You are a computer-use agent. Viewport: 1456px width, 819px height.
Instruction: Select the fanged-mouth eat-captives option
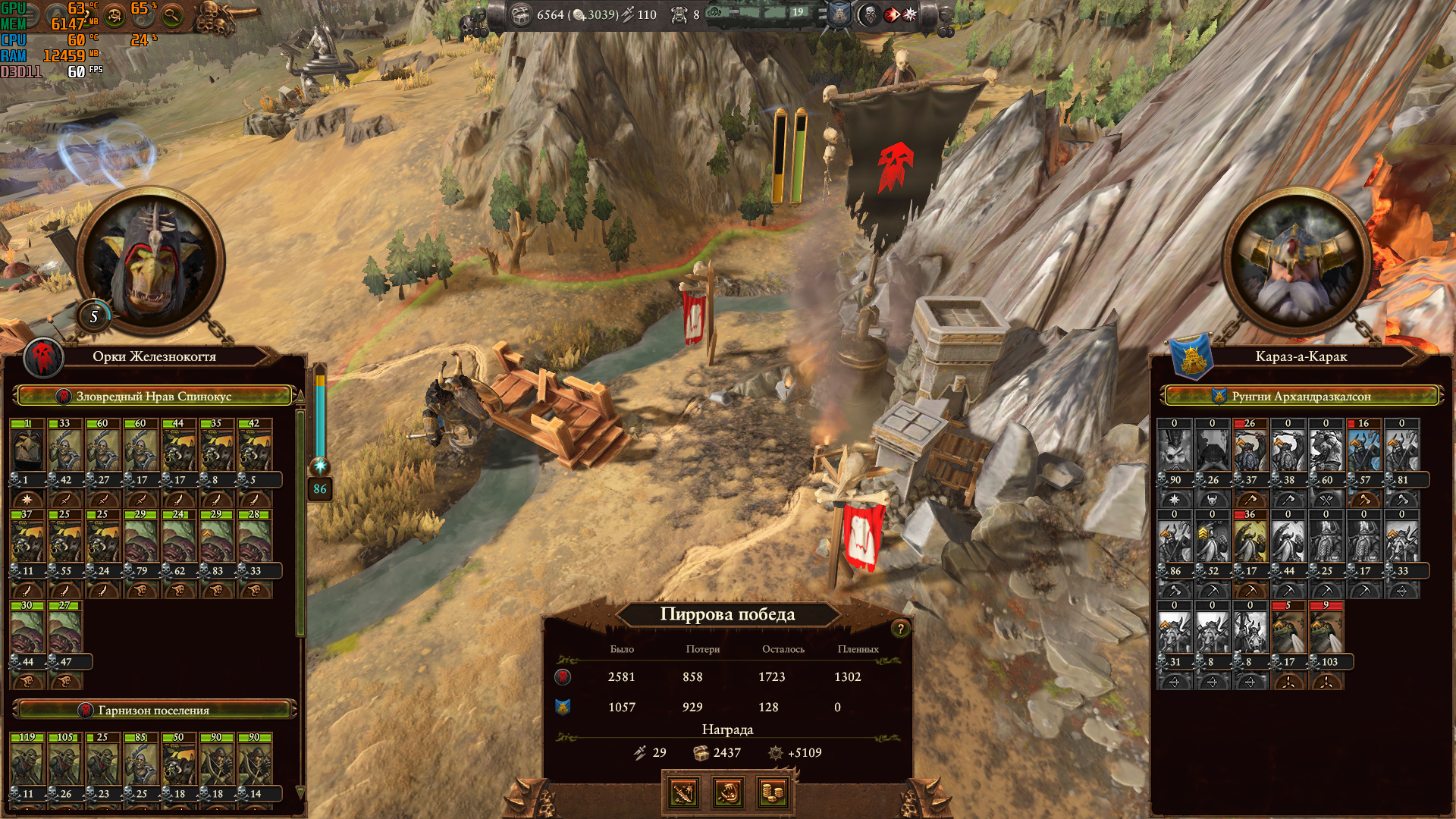coord(728,793)
